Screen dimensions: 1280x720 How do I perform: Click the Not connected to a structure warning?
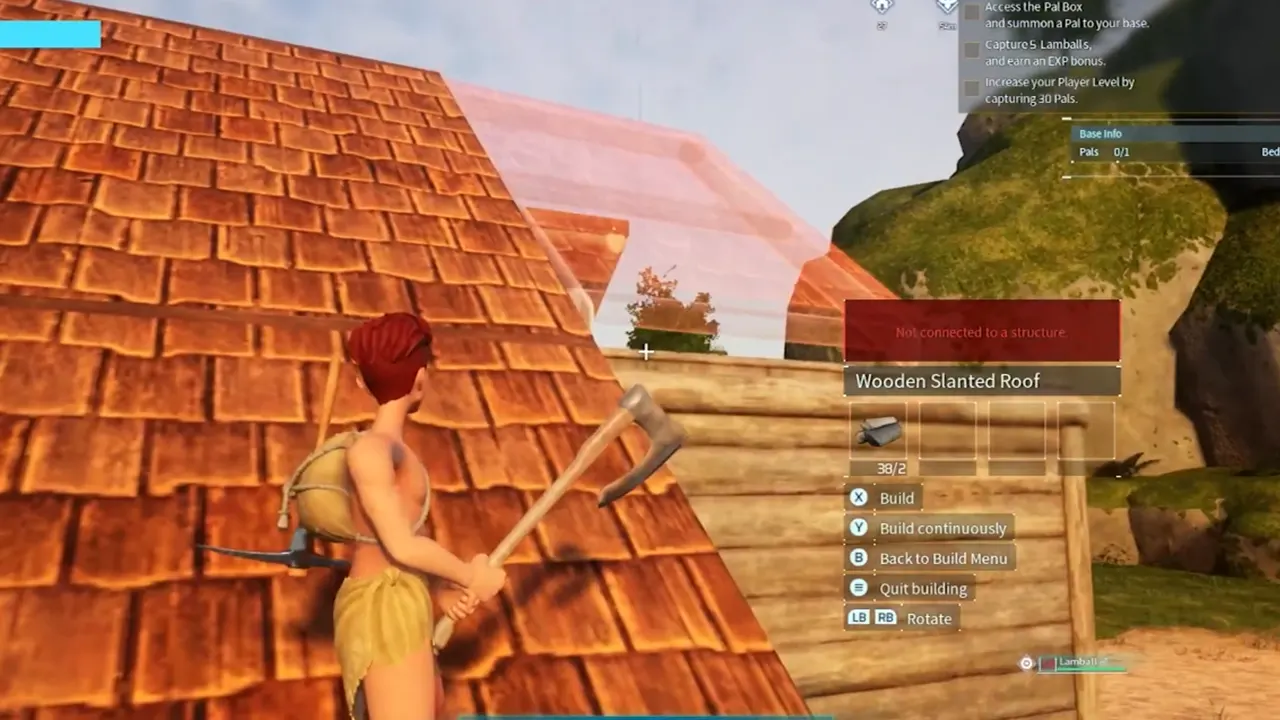click(x=982, y=331)
